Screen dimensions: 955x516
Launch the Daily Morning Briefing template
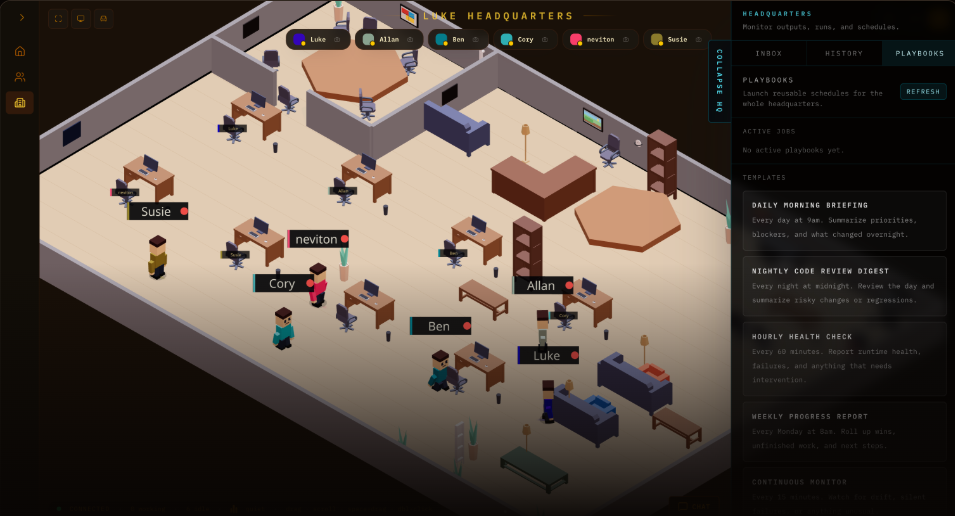844,220
